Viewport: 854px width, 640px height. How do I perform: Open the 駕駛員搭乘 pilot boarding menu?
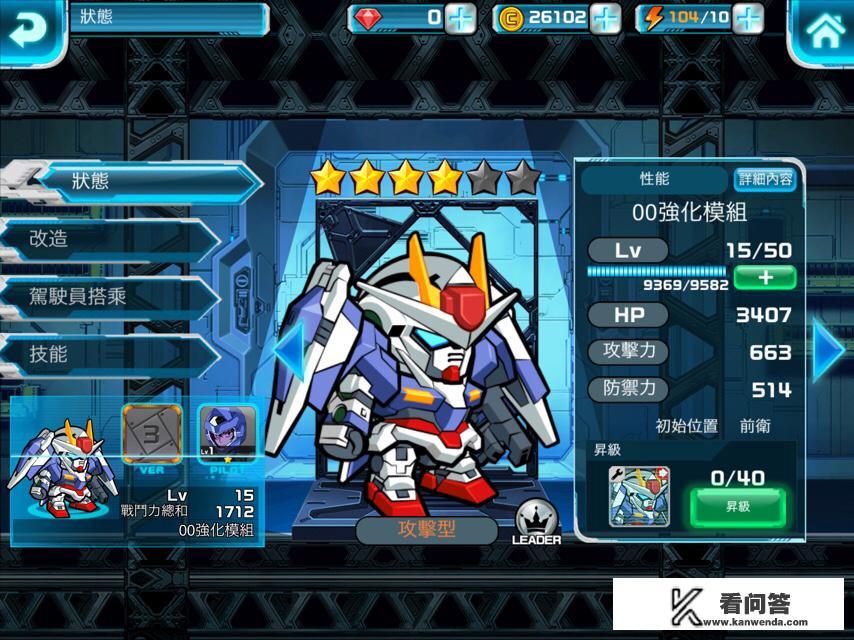pos(110,296)
